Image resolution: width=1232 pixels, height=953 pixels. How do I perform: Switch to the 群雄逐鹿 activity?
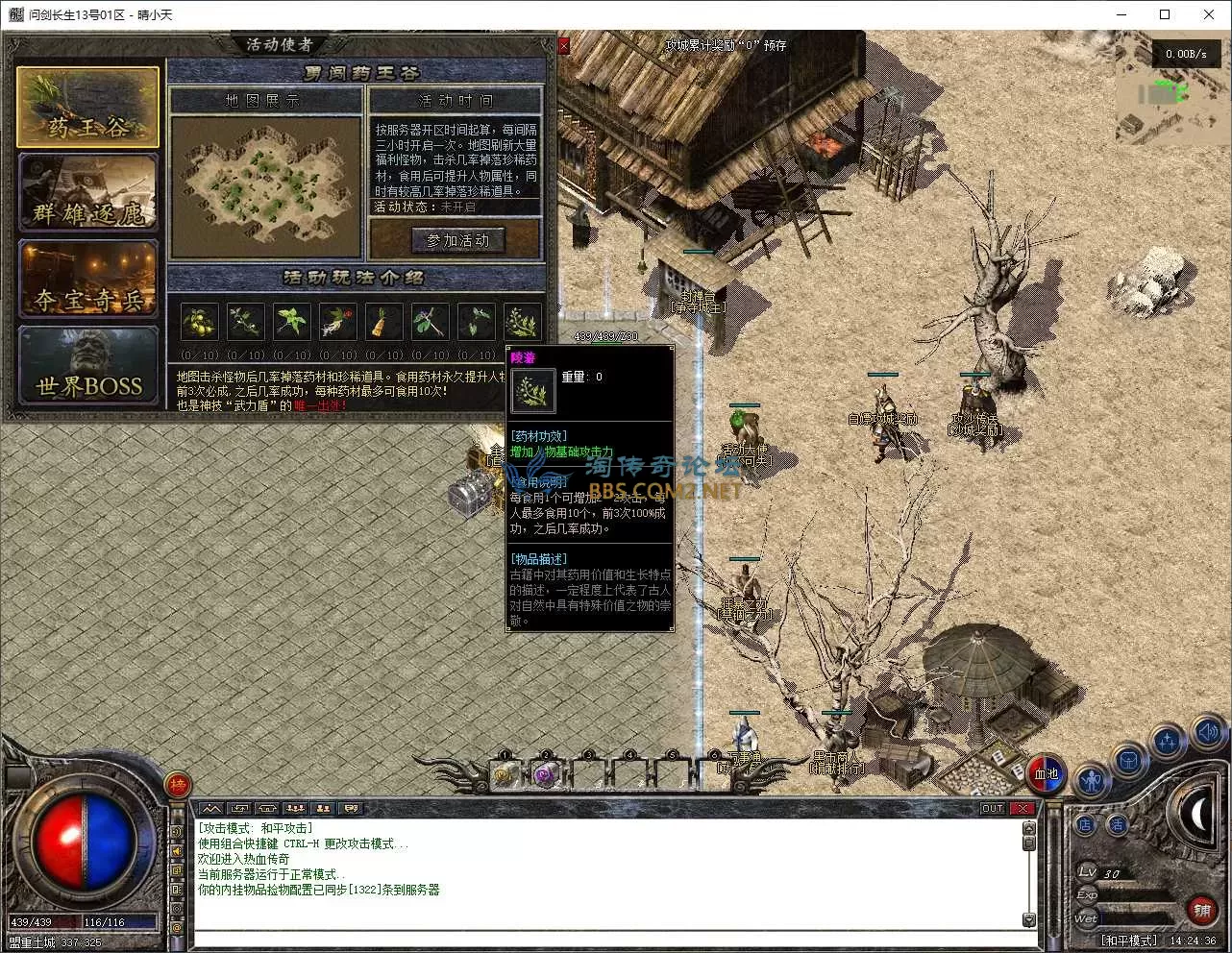87,194
